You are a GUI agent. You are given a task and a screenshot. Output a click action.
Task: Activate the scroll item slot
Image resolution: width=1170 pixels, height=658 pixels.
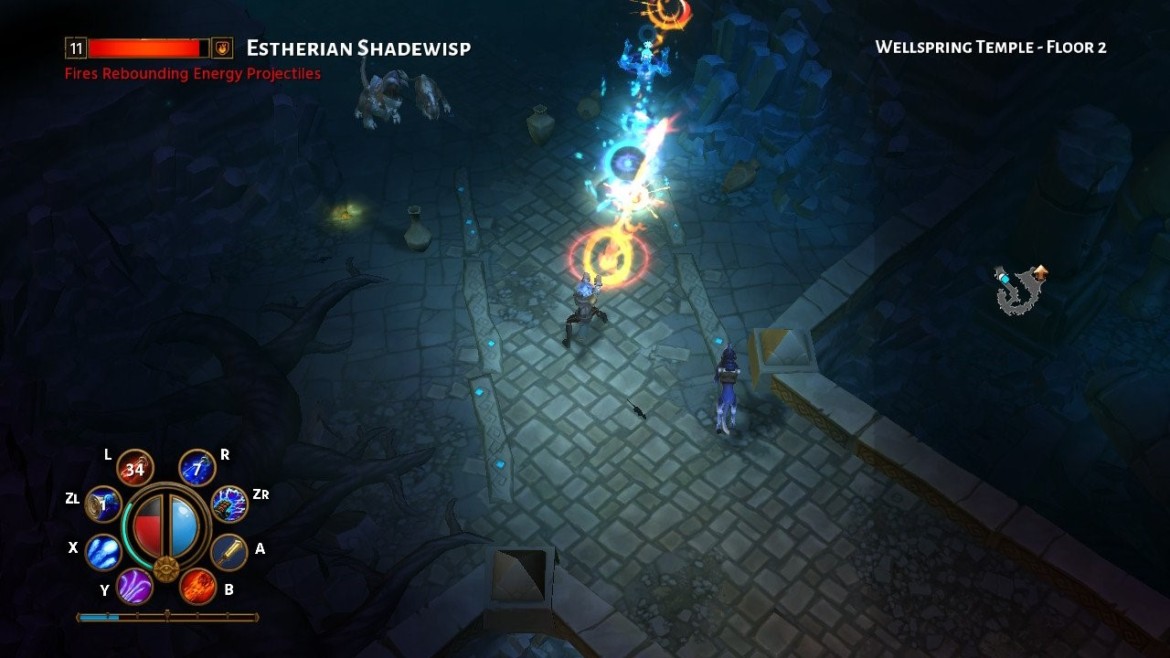[x=103, y=505]
